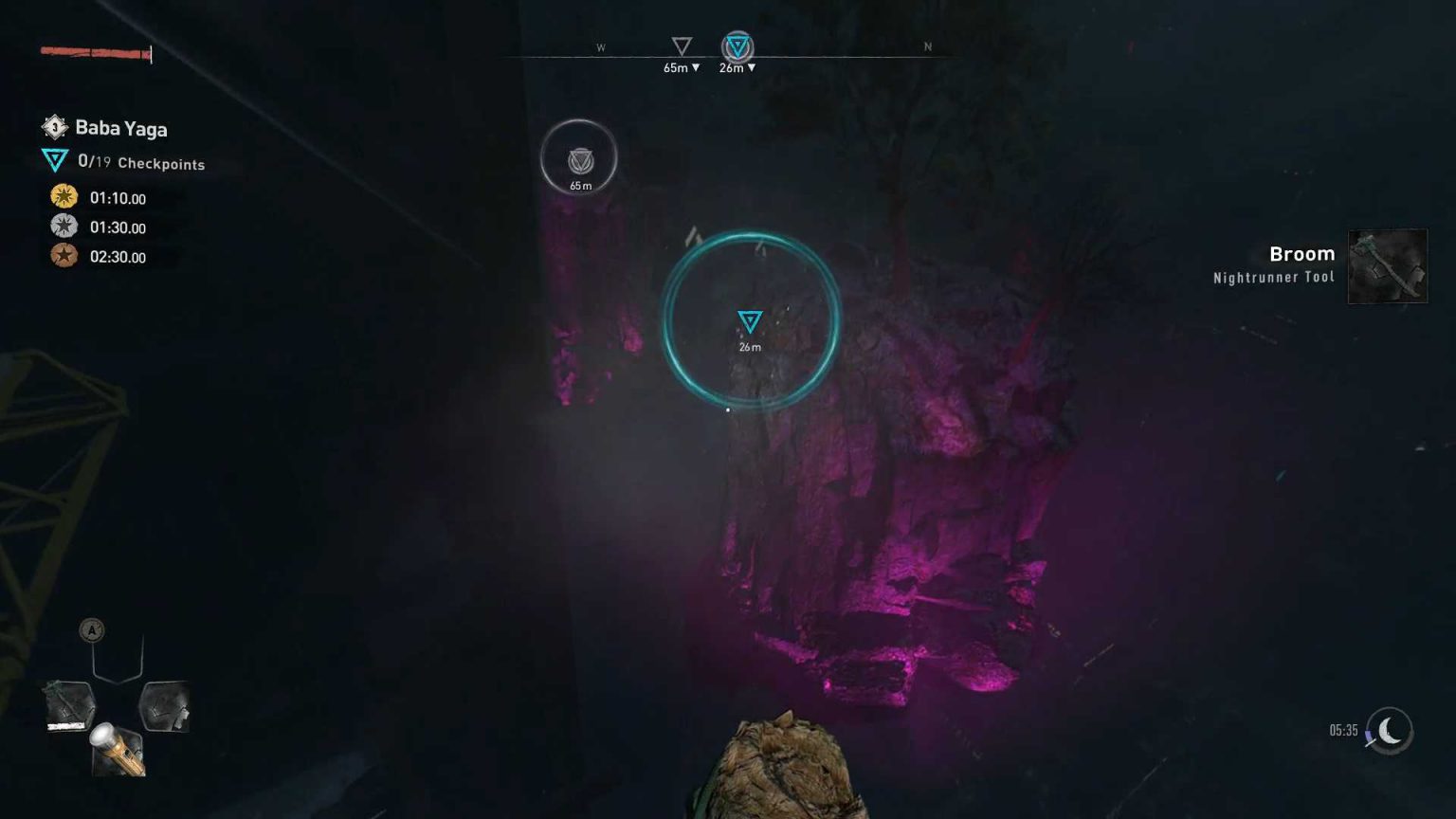Click the red weapon durability bar
The width and height of the screenshot is (1456, 819).
pos(90,50)
